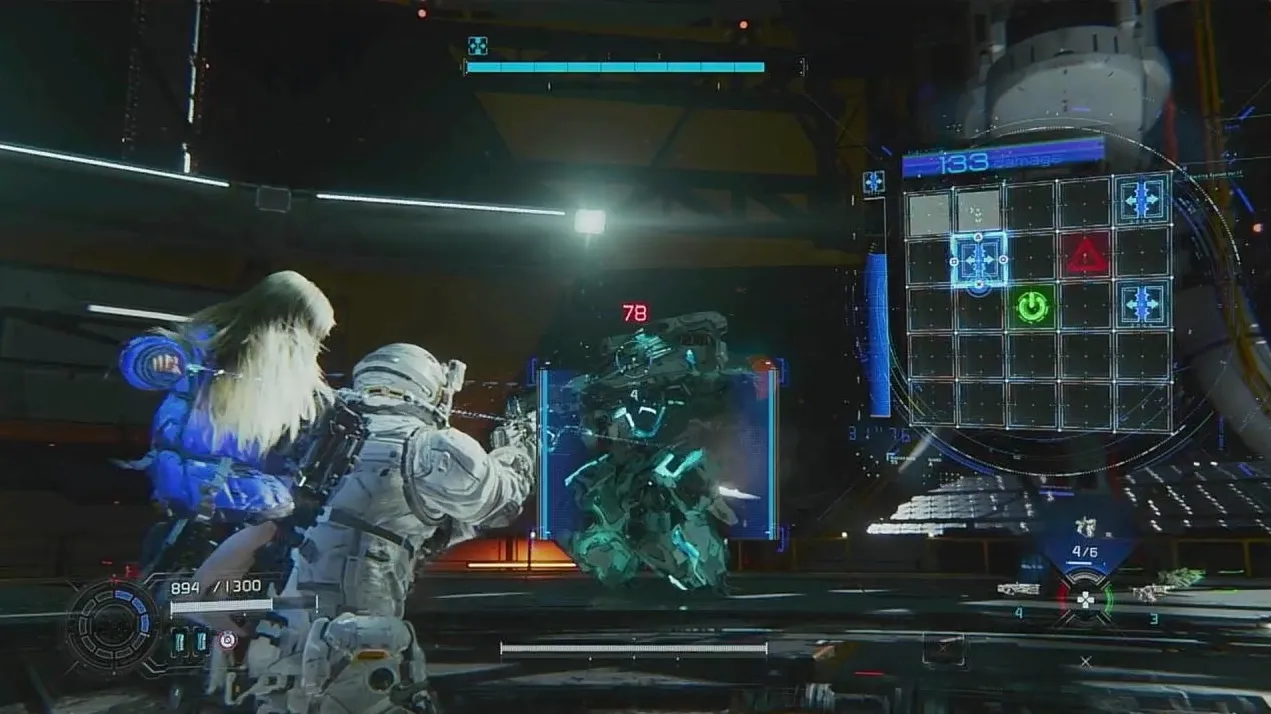The width and height of the screenshot is (1271, 714).
Task: Click the round red-ringed item icon
Action: coord(228,640)
